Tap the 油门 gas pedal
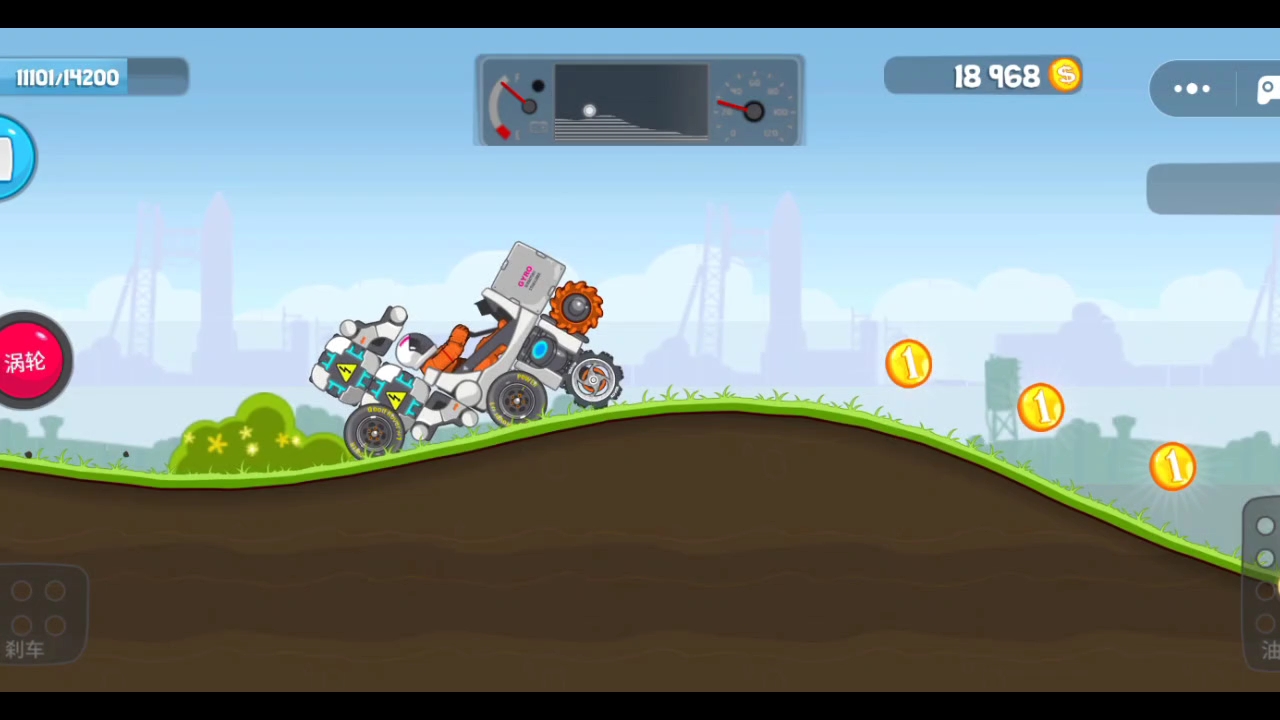 1264,585
